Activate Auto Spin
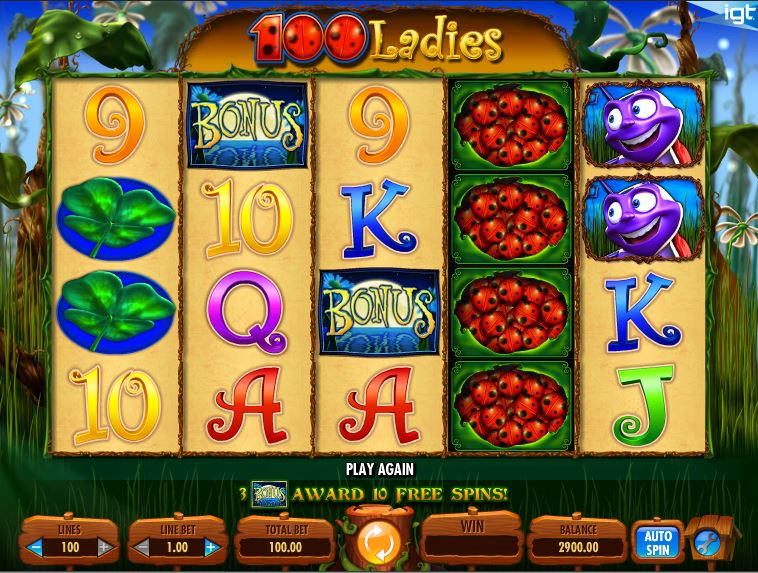Image resolution: width=758 pixels, height=573 pixels. tap(657, 541)
